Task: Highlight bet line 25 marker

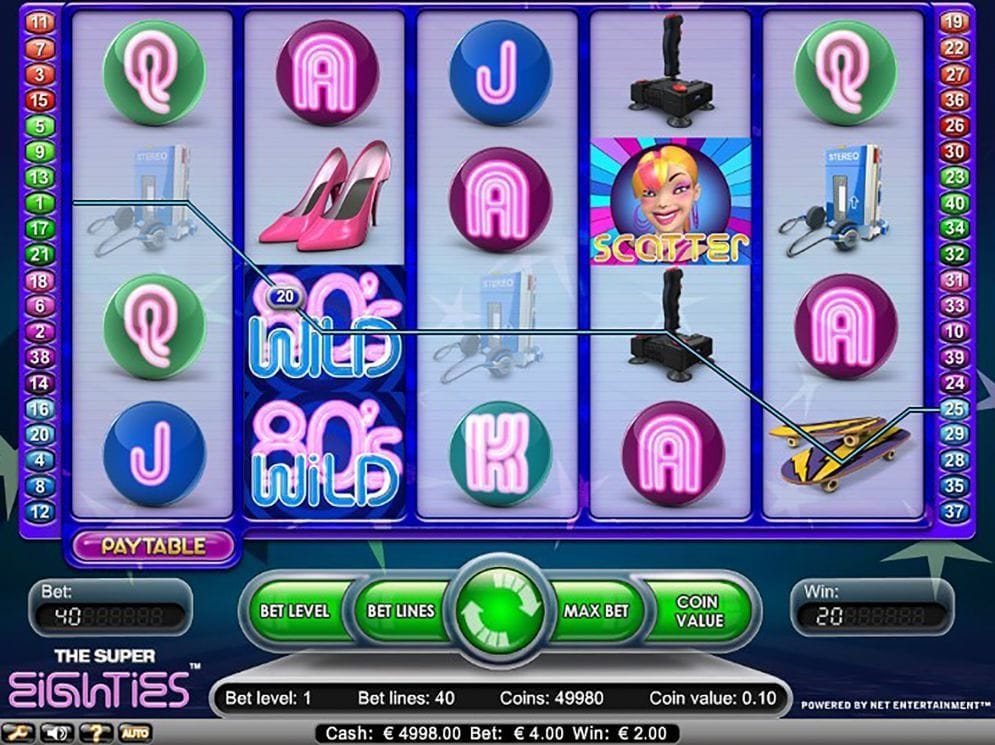Action: click(x=954, y=408)
